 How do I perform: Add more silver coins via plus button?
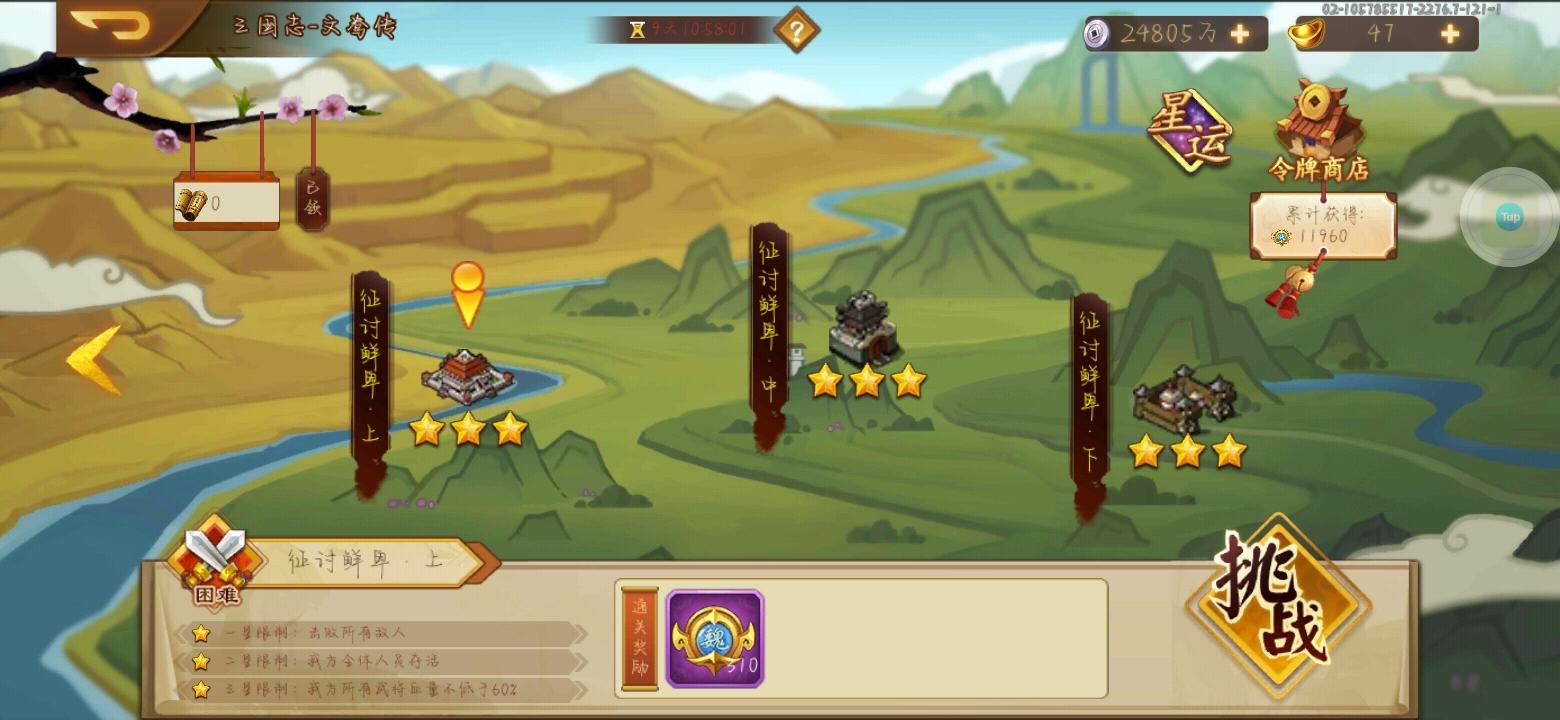[1240, 33]
